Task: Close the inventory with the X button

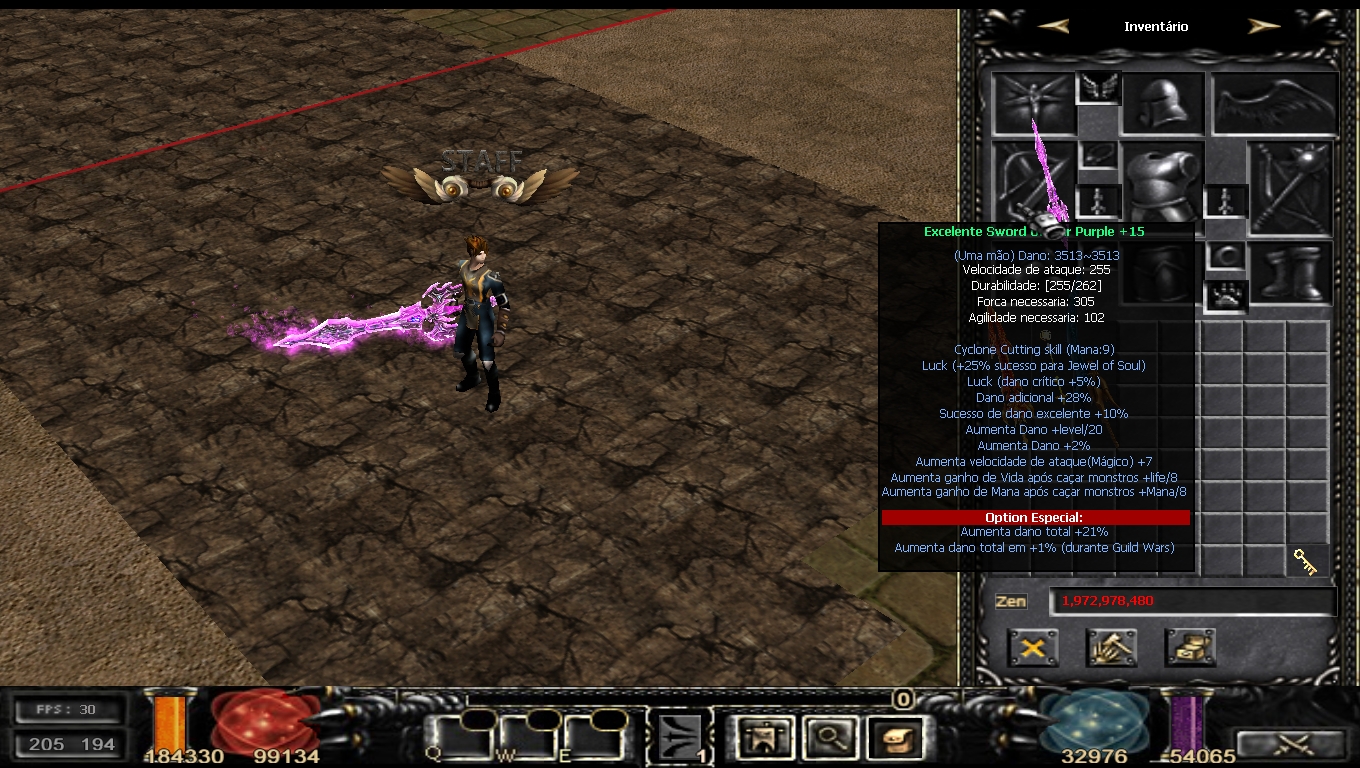Action: tap(1033, 648)
